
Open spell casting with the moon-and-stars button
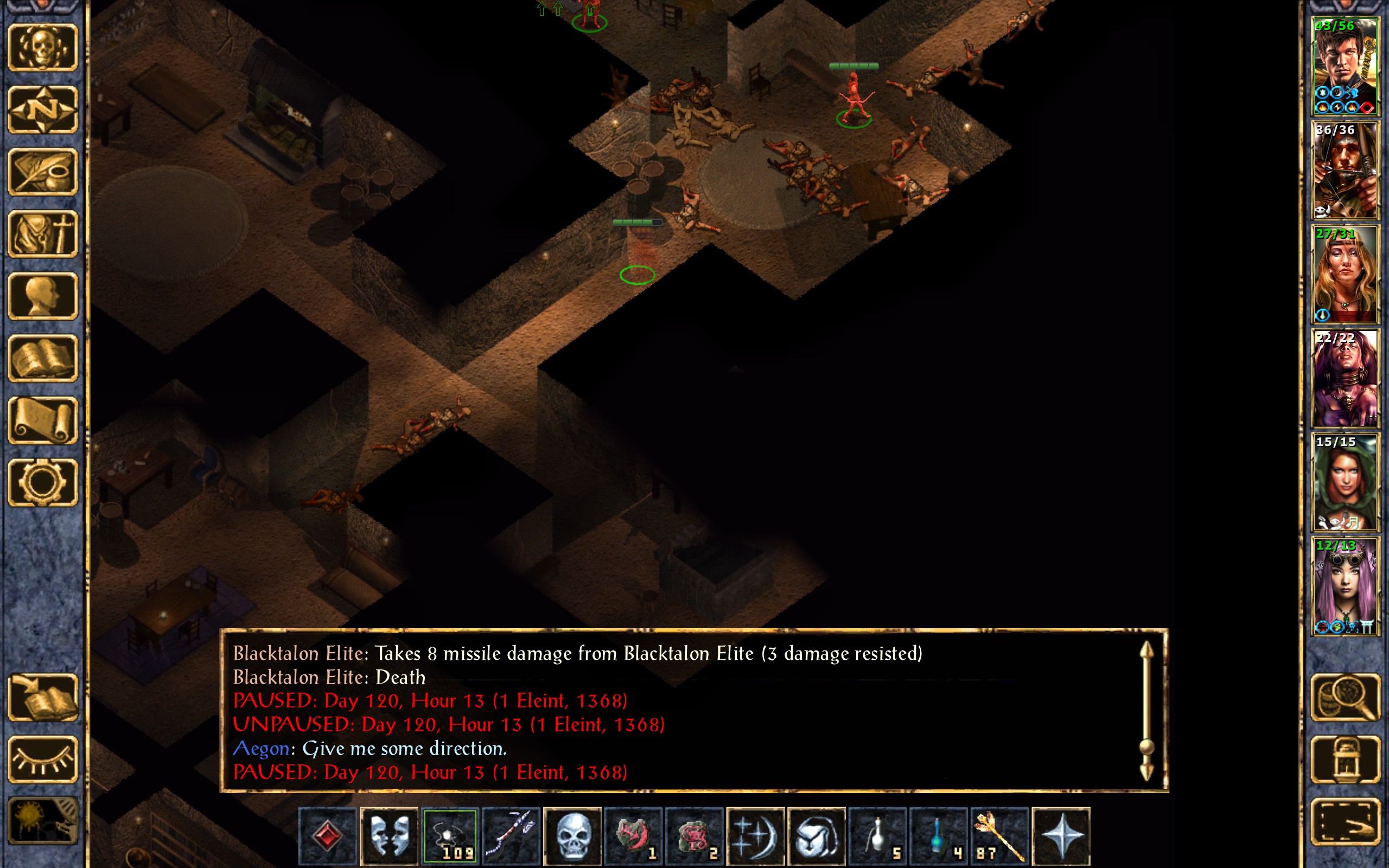click(755, 835)
